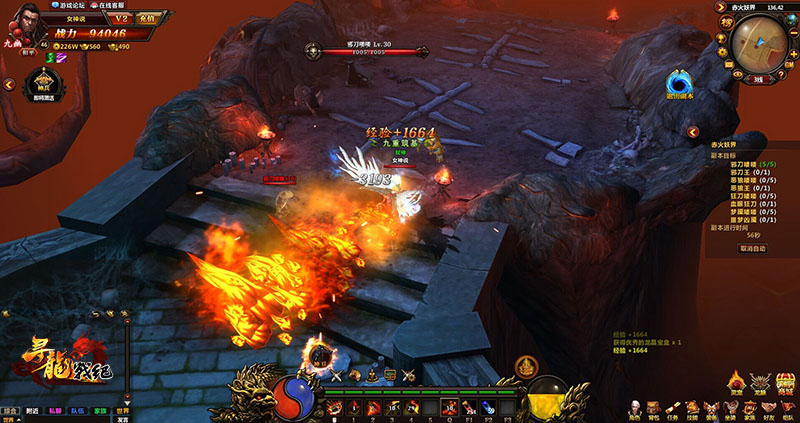This screenshot has height=423, width=800.
Task: Switch chat to the 世界 world tab
Action: point(122,410)
